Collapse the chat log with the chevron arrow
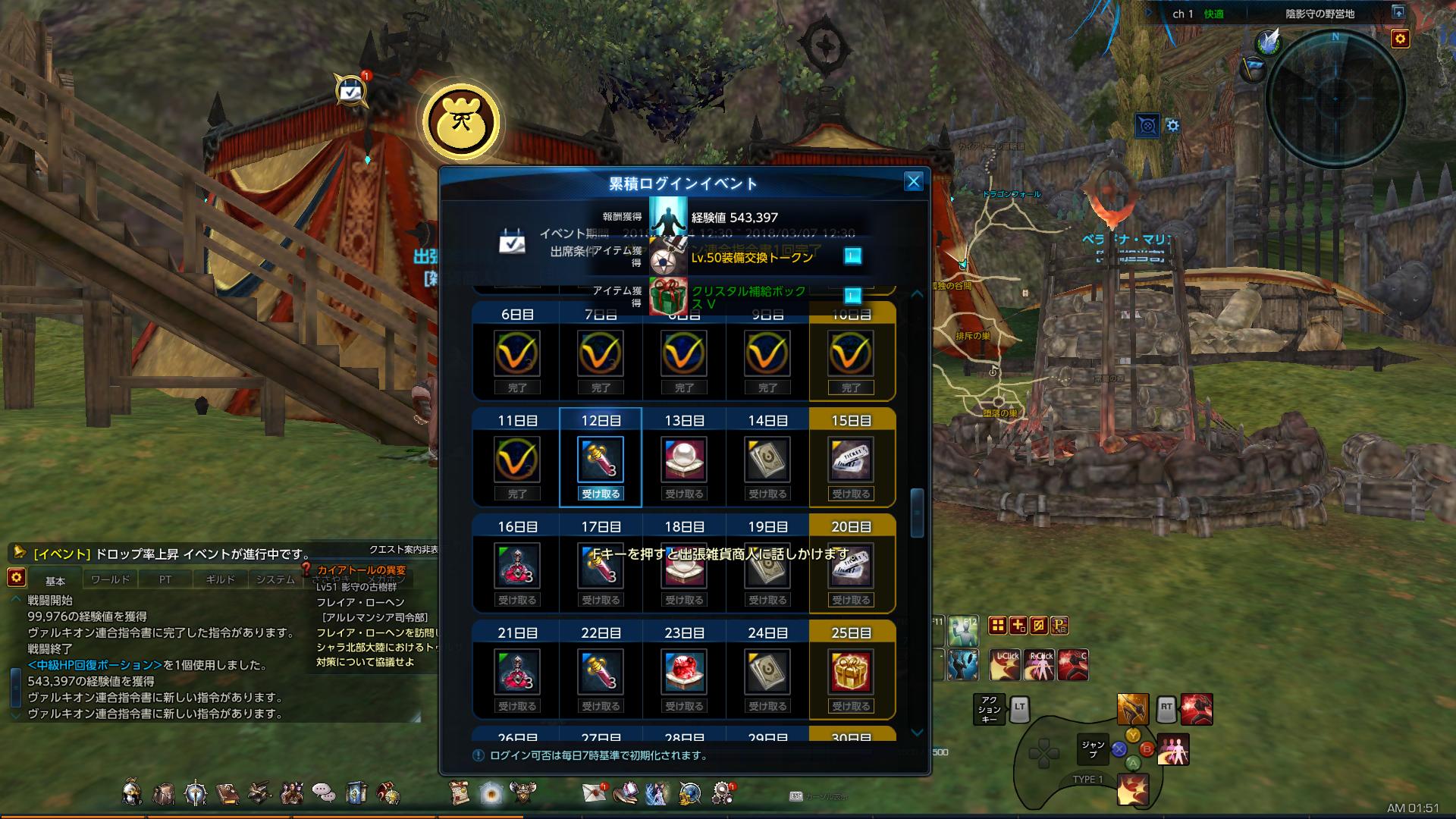Screen dimensions: 1456x819 (15, 597)
